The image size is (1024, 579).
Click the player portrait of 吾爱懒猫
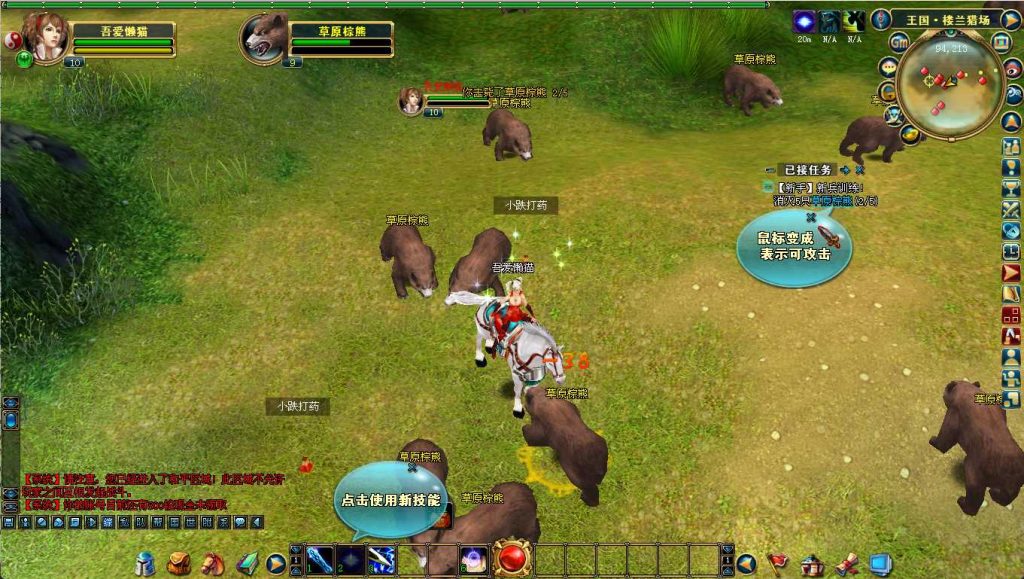point(45,35)
